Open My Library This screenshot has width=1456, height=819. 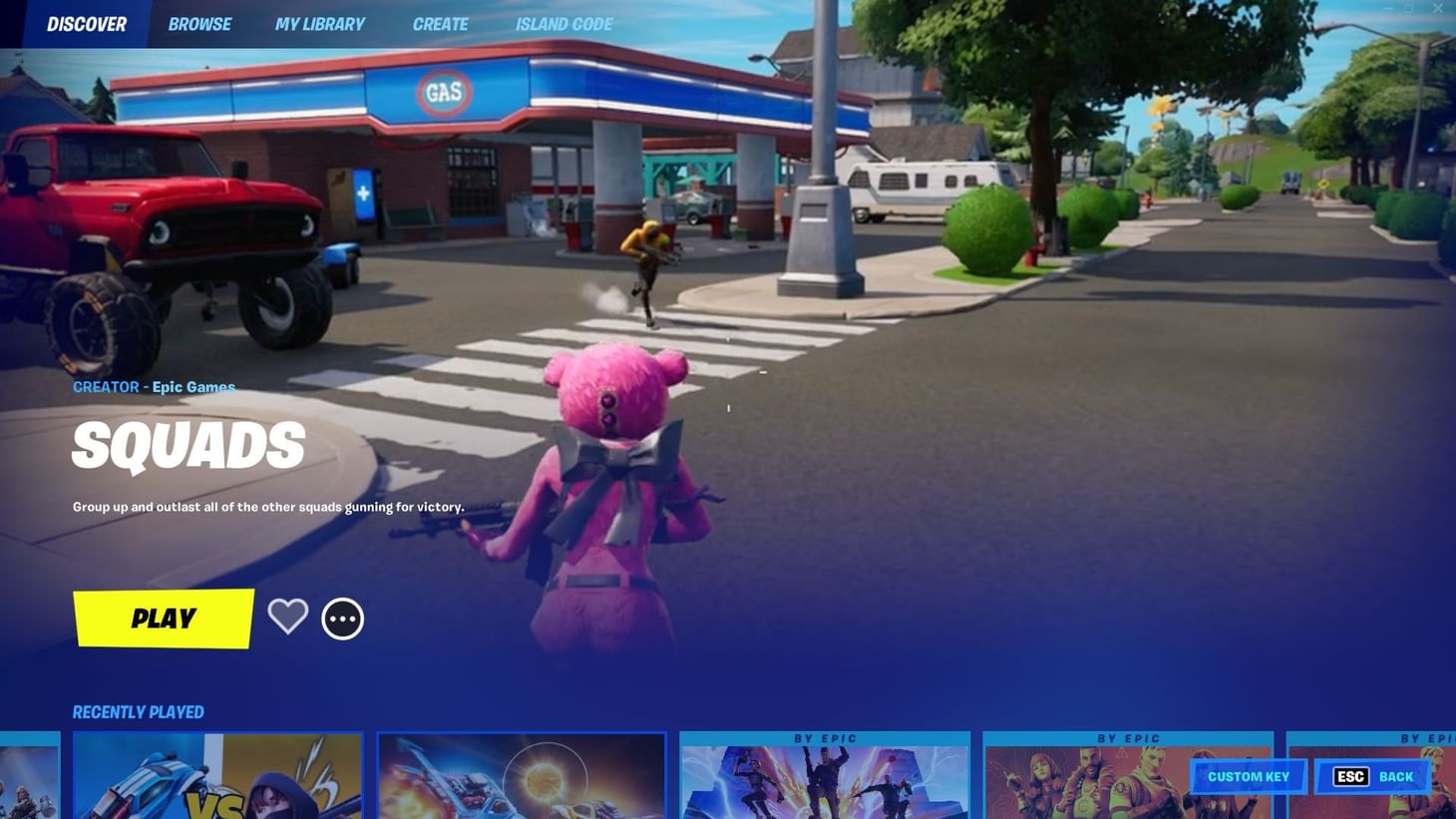tap(319, 23)
